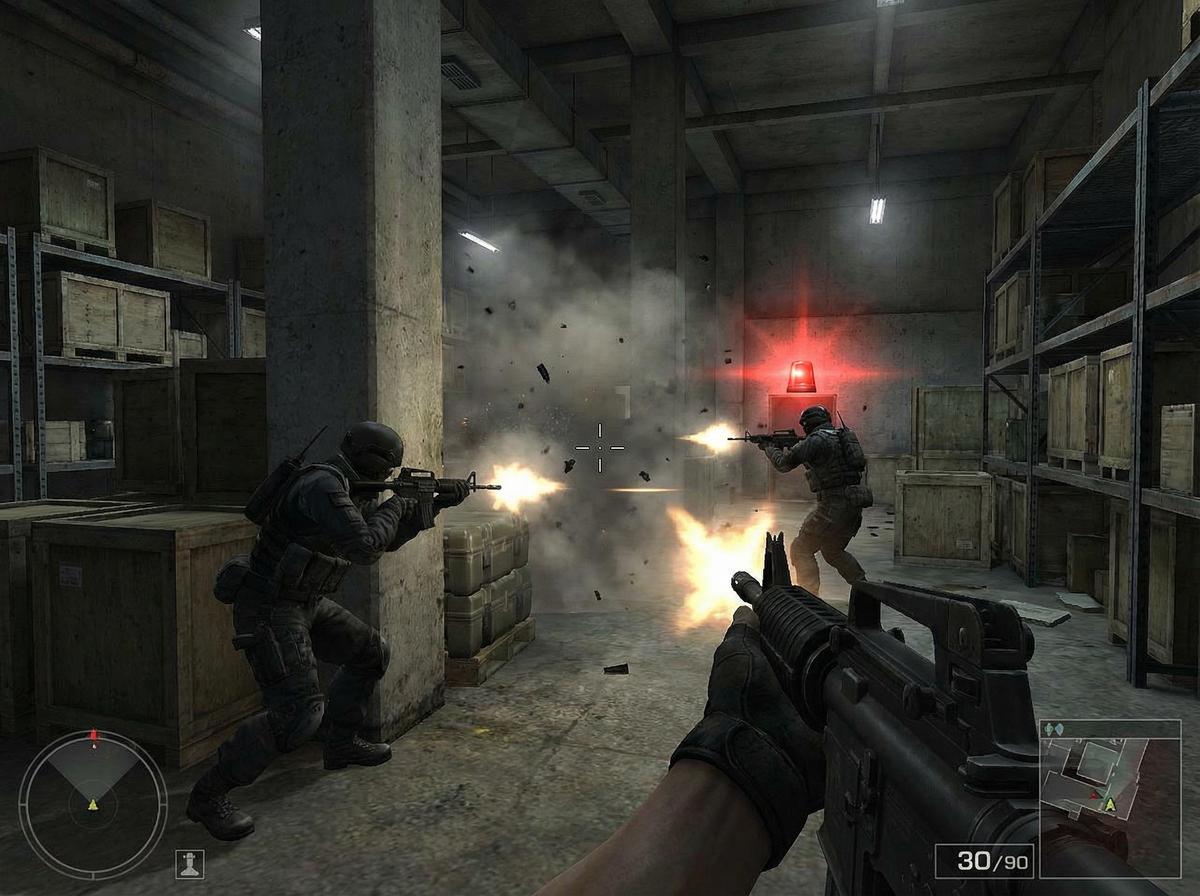Select the standing stance indicator icon
The height and width of the screenshot is (896, 1200).
point(189,862)
